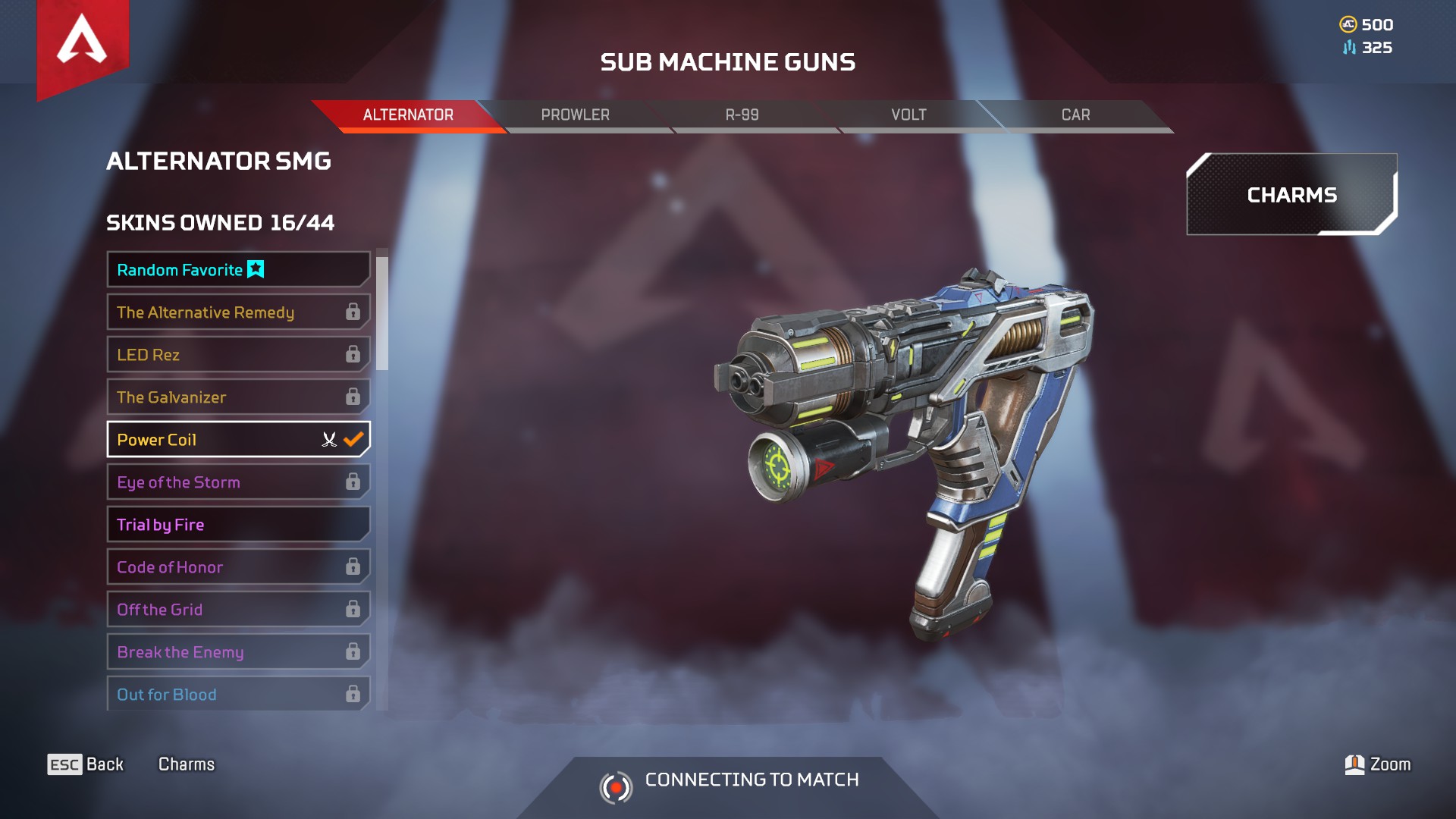Viewport: 1456px width, 819px height.
Task: Switch to the Volt tab
Action: tap(908, 115)
